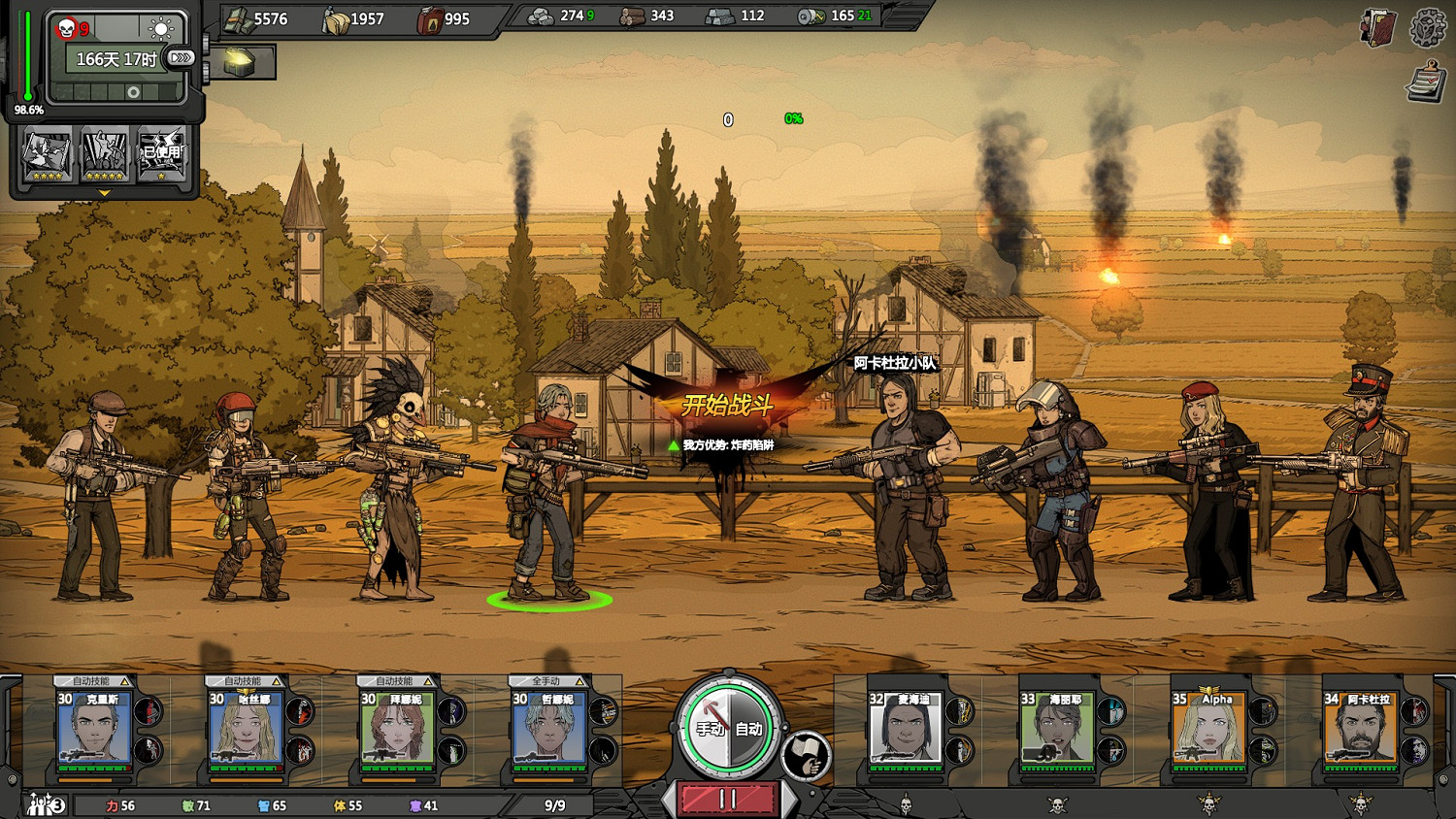This screenshot has height=819, width=1456.
Task: Click the white flag retreat button
Action: (807, 757)
